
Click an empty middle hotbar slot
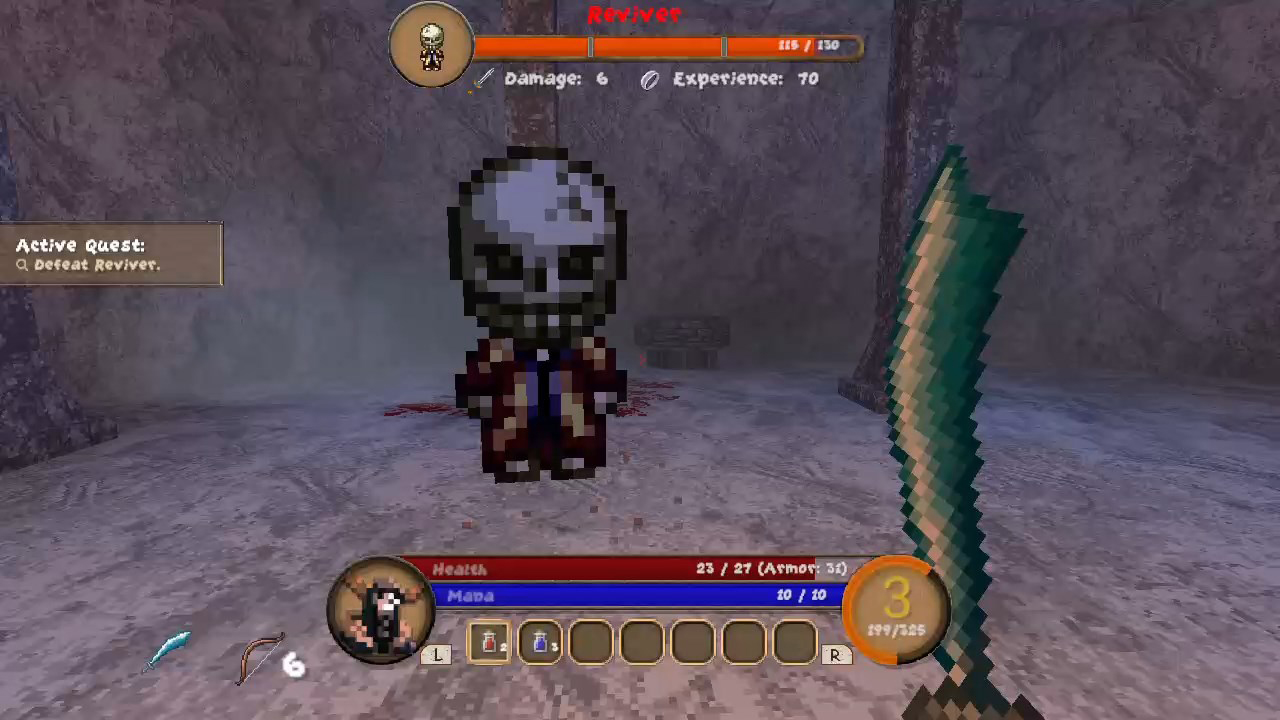coord(692,641)
